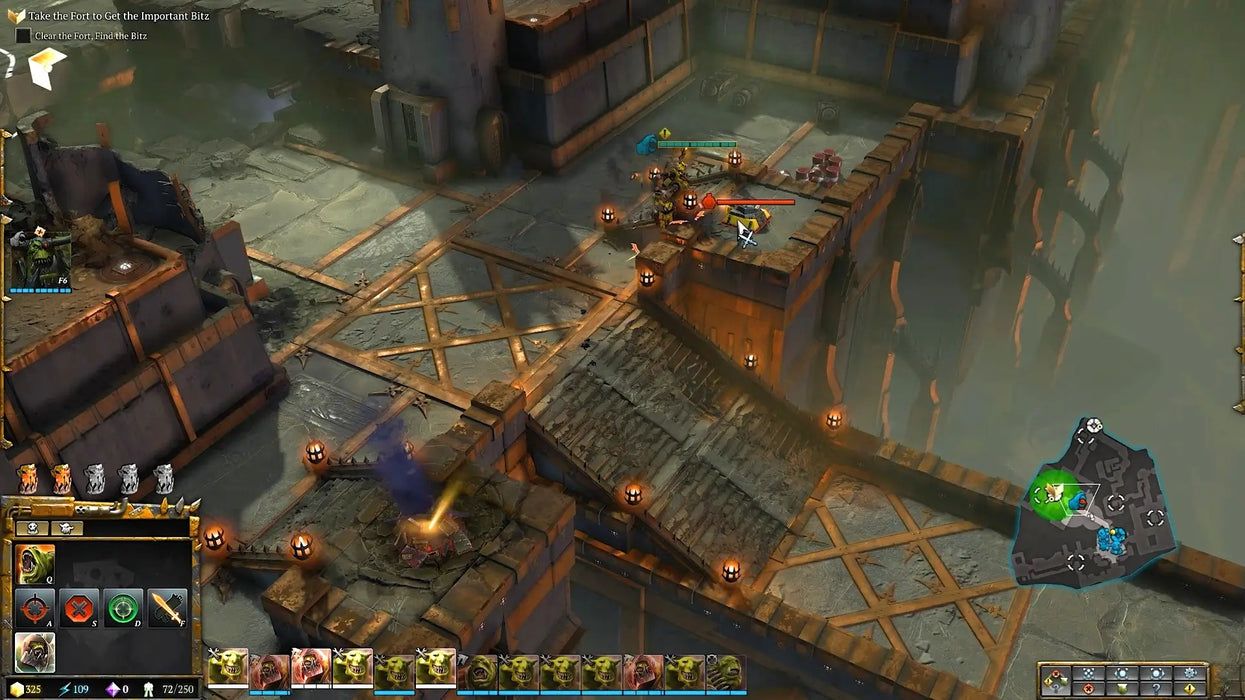Screen dimensions: 1245x700
Task: Switch to the Ork head tab beside skull tab
Action: point(66,528)
